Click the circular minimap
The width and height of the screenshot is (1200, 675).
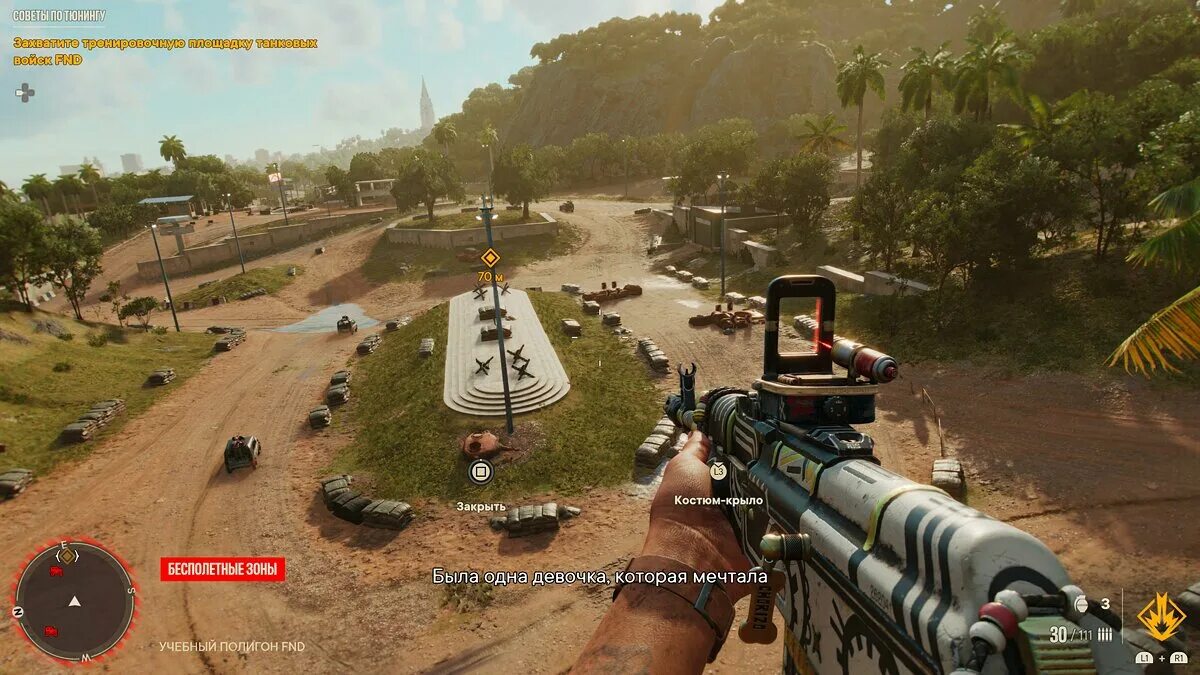[74, 600]
